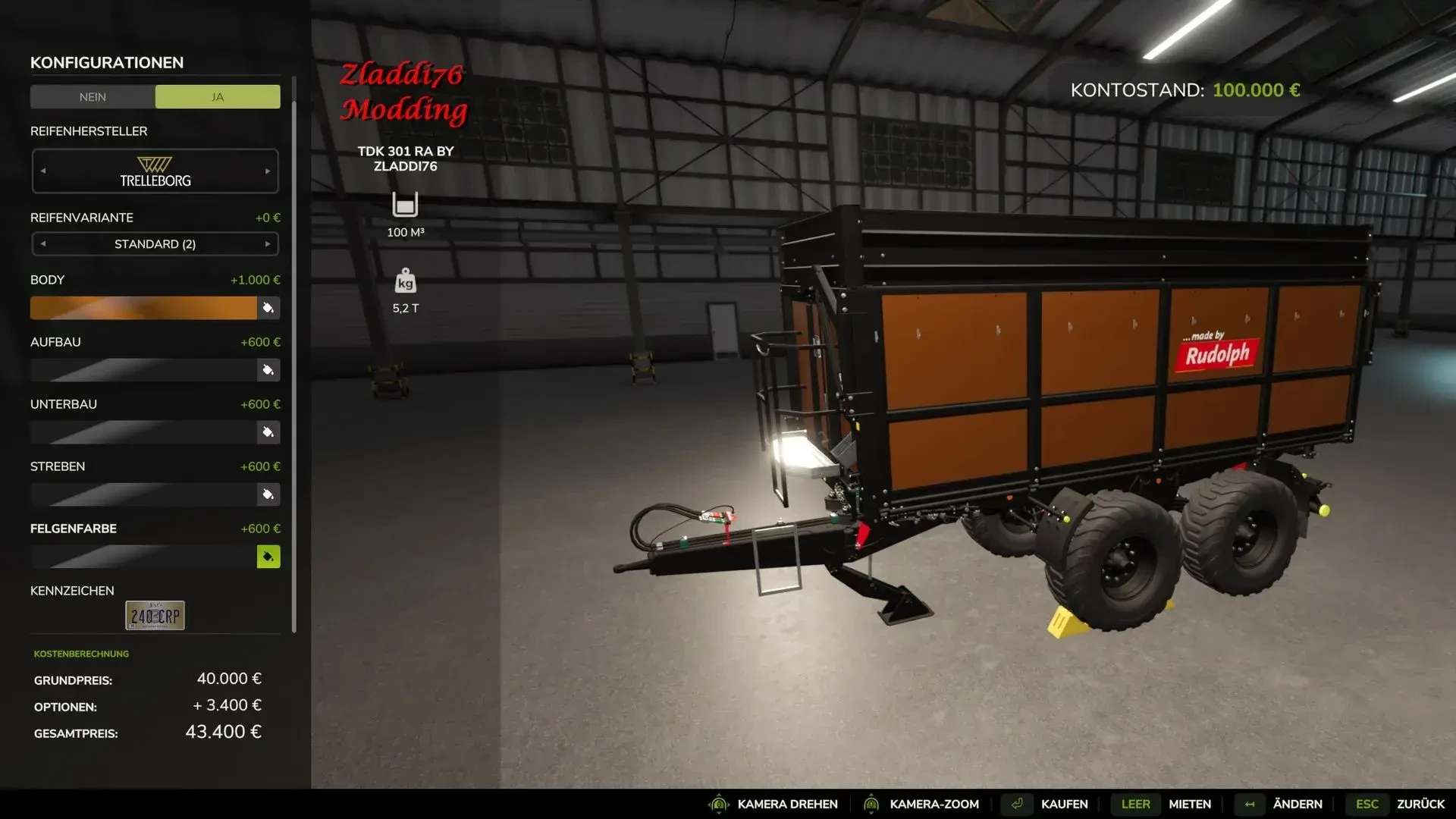Switch configurations to NEIN
The height and width of the screenshot is (819, 1456).
coord(93,96)
